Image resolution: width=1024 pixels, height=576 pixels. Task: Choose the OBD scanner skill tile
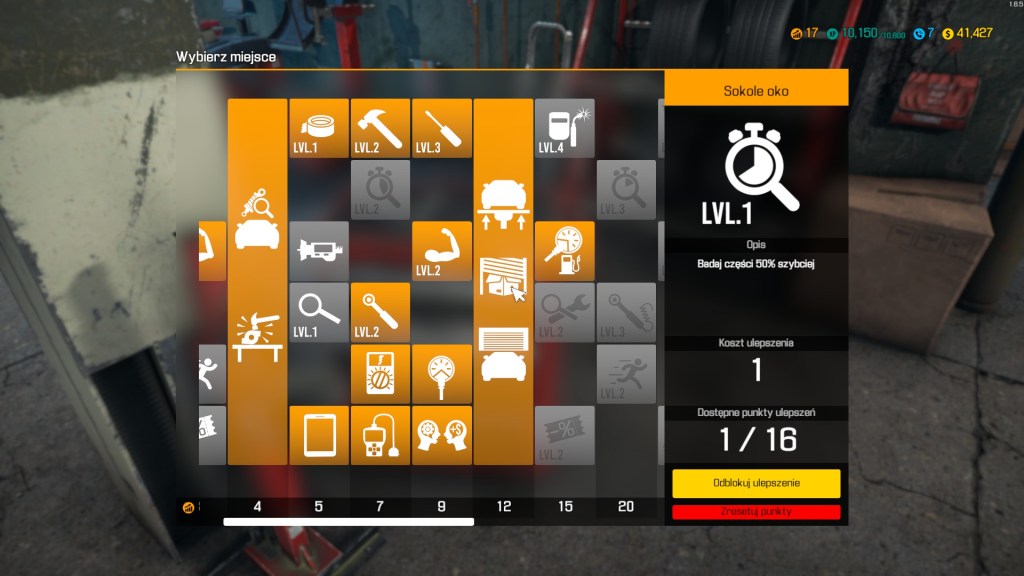click(x=380, y=435)
